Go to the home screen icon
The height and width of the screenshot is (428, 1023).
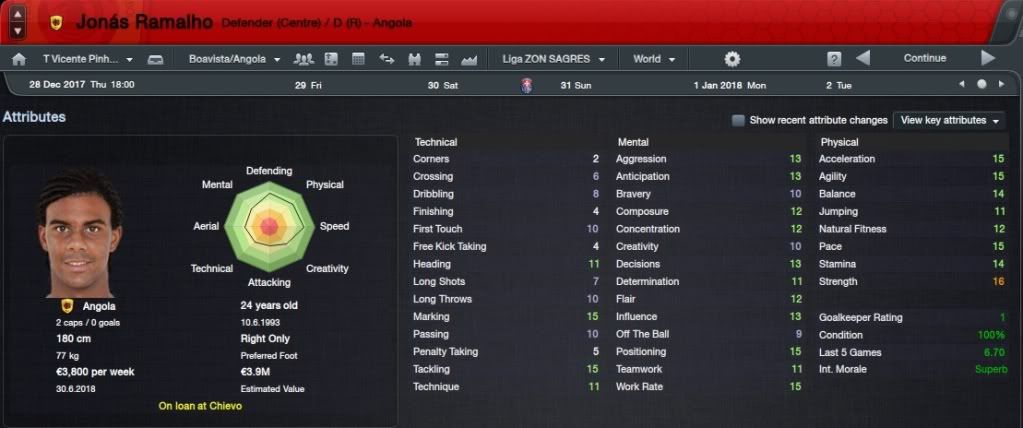(19, 59)
